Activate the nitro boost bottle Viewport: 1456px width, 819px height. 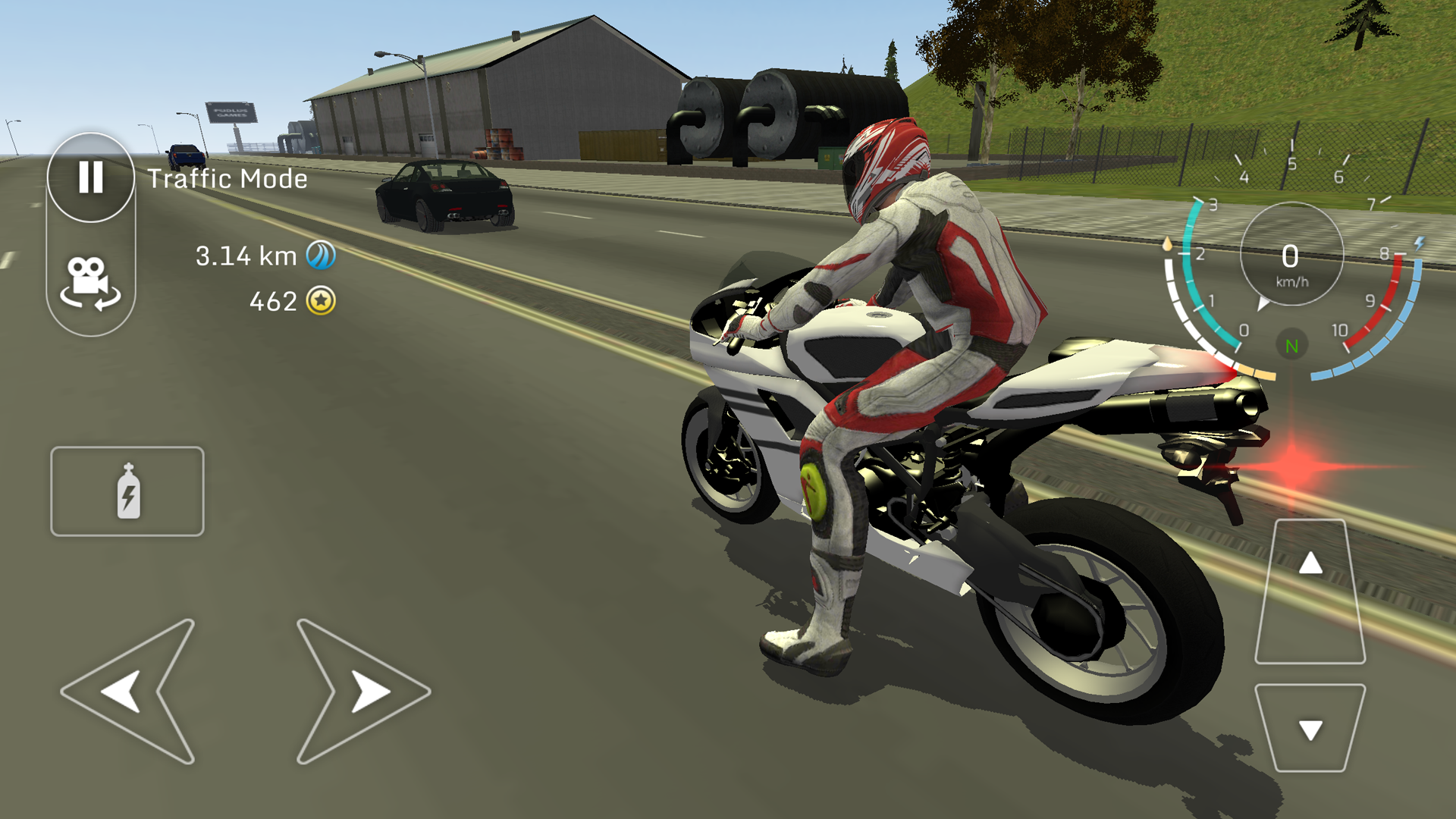[127, 491]
